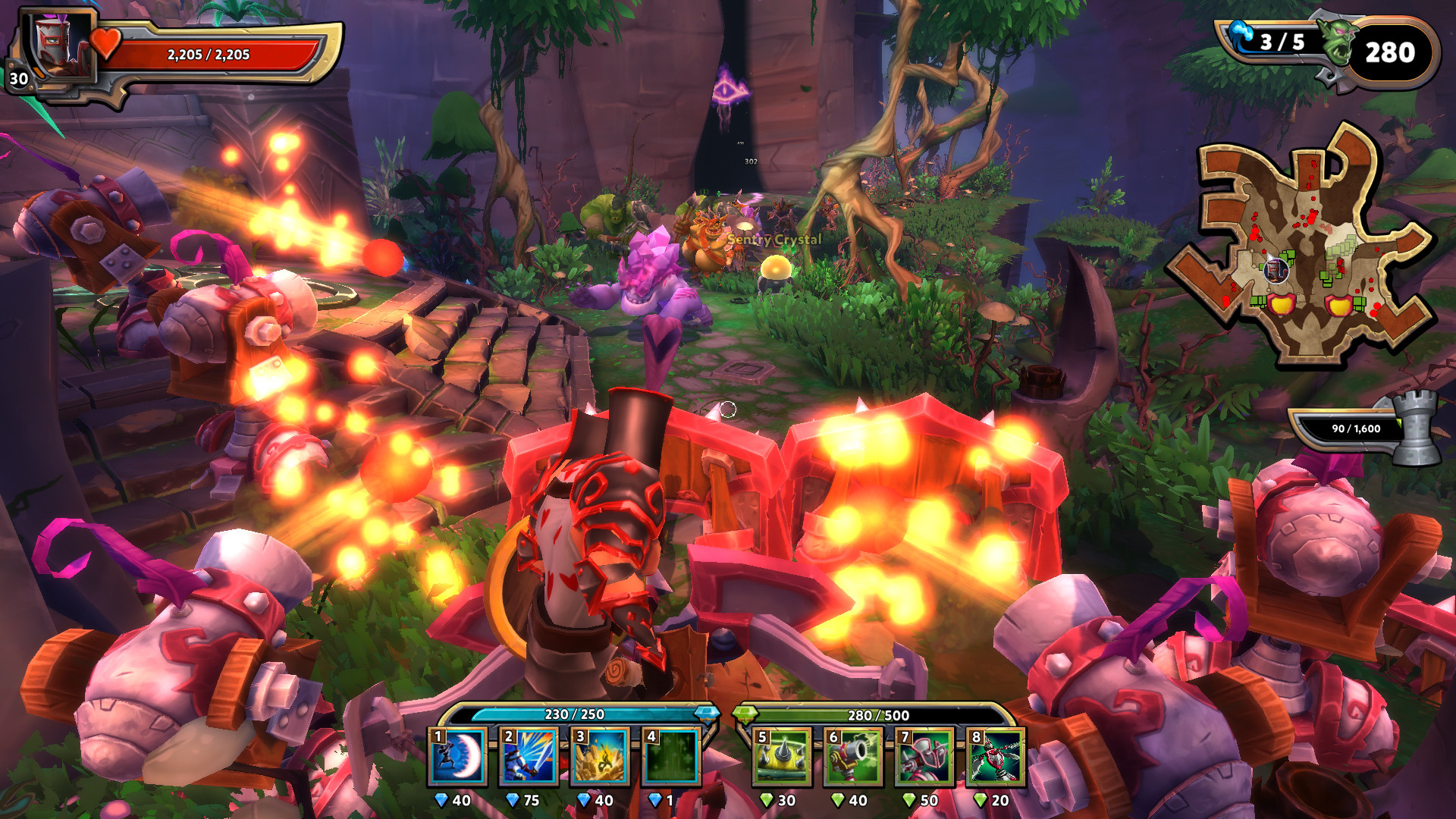
Task: Activate the crescent shield bash ability
Action: tap(458, 757)
